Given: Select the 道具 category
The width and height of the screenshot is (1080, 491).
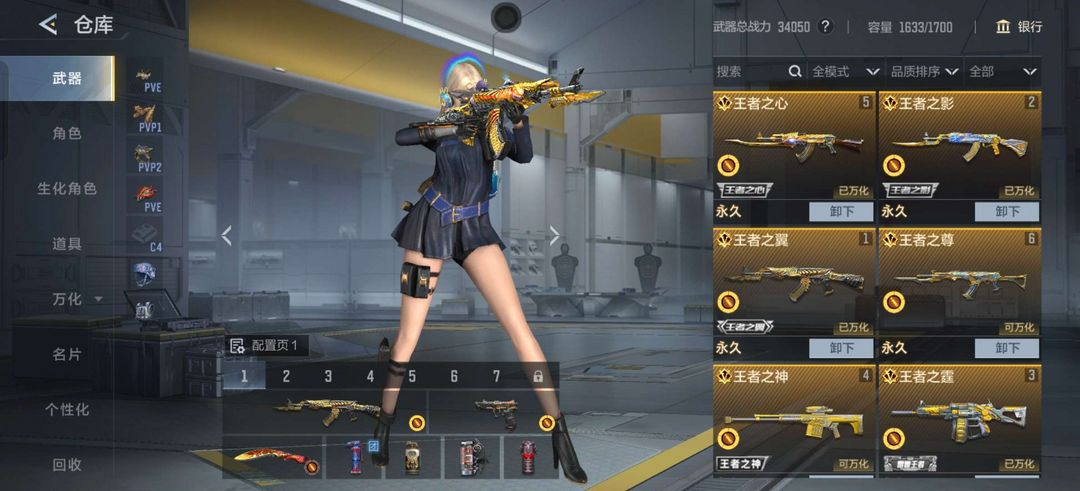Looking at the screenshot, I should click(x=67, y=243).
